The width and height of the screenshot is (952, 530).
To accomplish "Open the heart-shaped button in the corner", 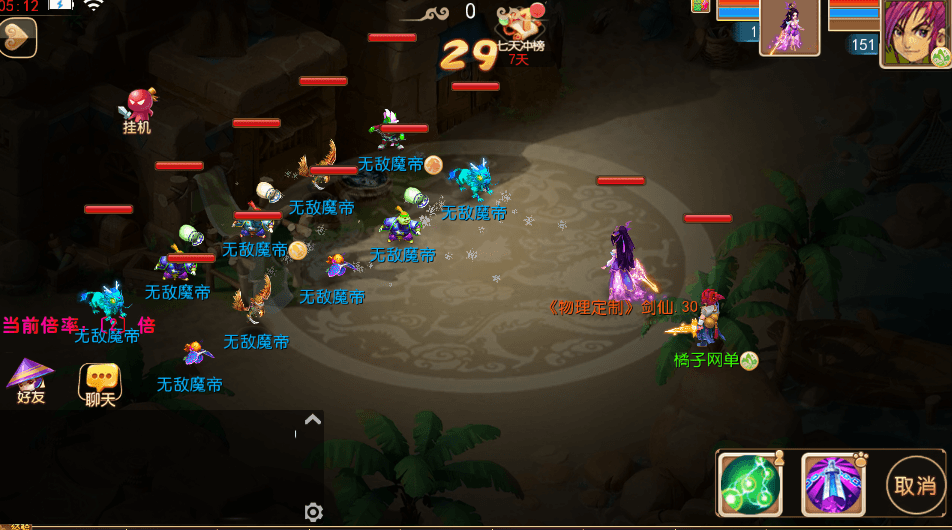I will pos(17,38).
